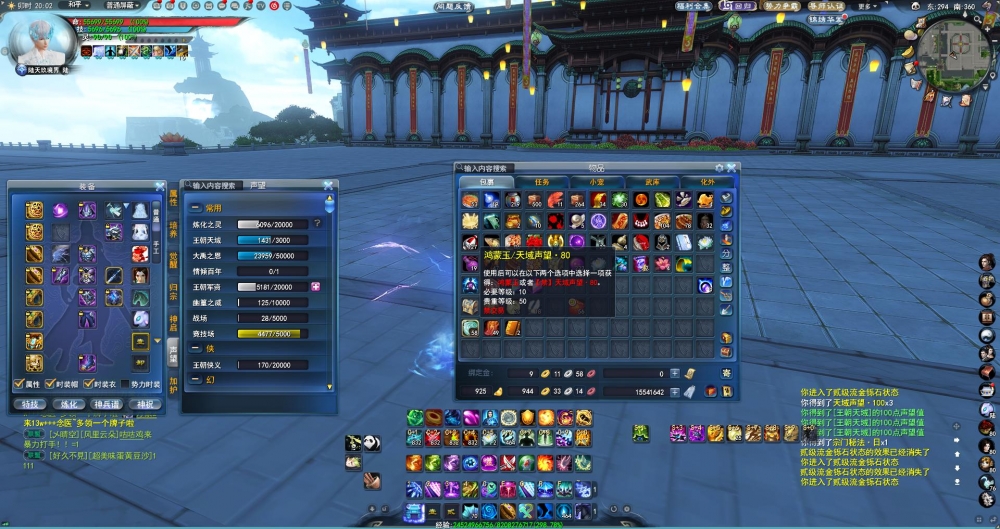Click the 炼化 button
Viewport: 1000px width, 529px height.
[x=70, y=404]
